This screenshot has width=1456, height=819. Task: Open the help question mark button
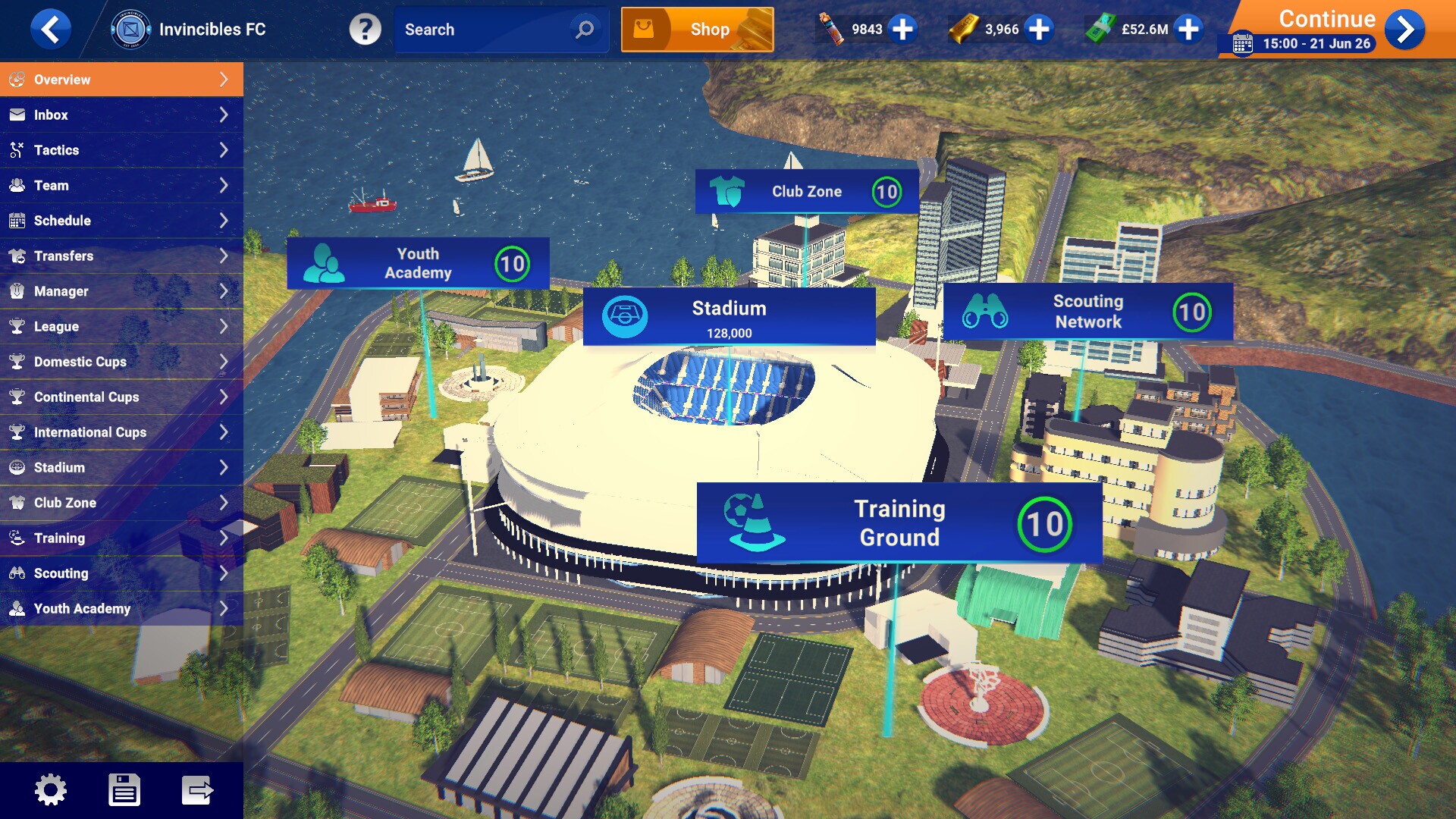click(366, 30)
